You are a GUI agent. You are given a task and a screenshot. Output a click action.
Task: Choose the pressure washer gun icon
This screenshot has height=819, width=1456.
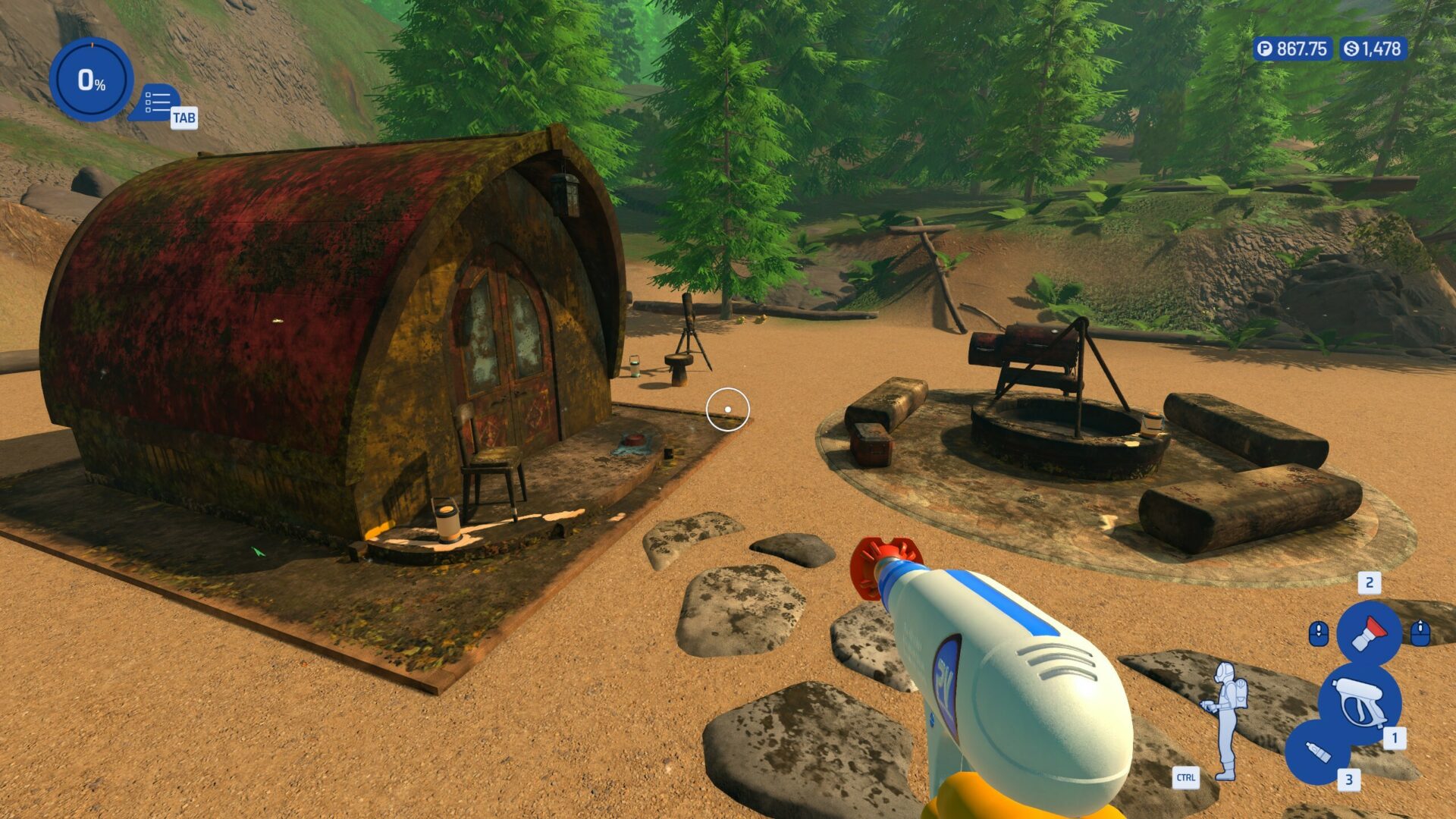tap(1359, 701)
